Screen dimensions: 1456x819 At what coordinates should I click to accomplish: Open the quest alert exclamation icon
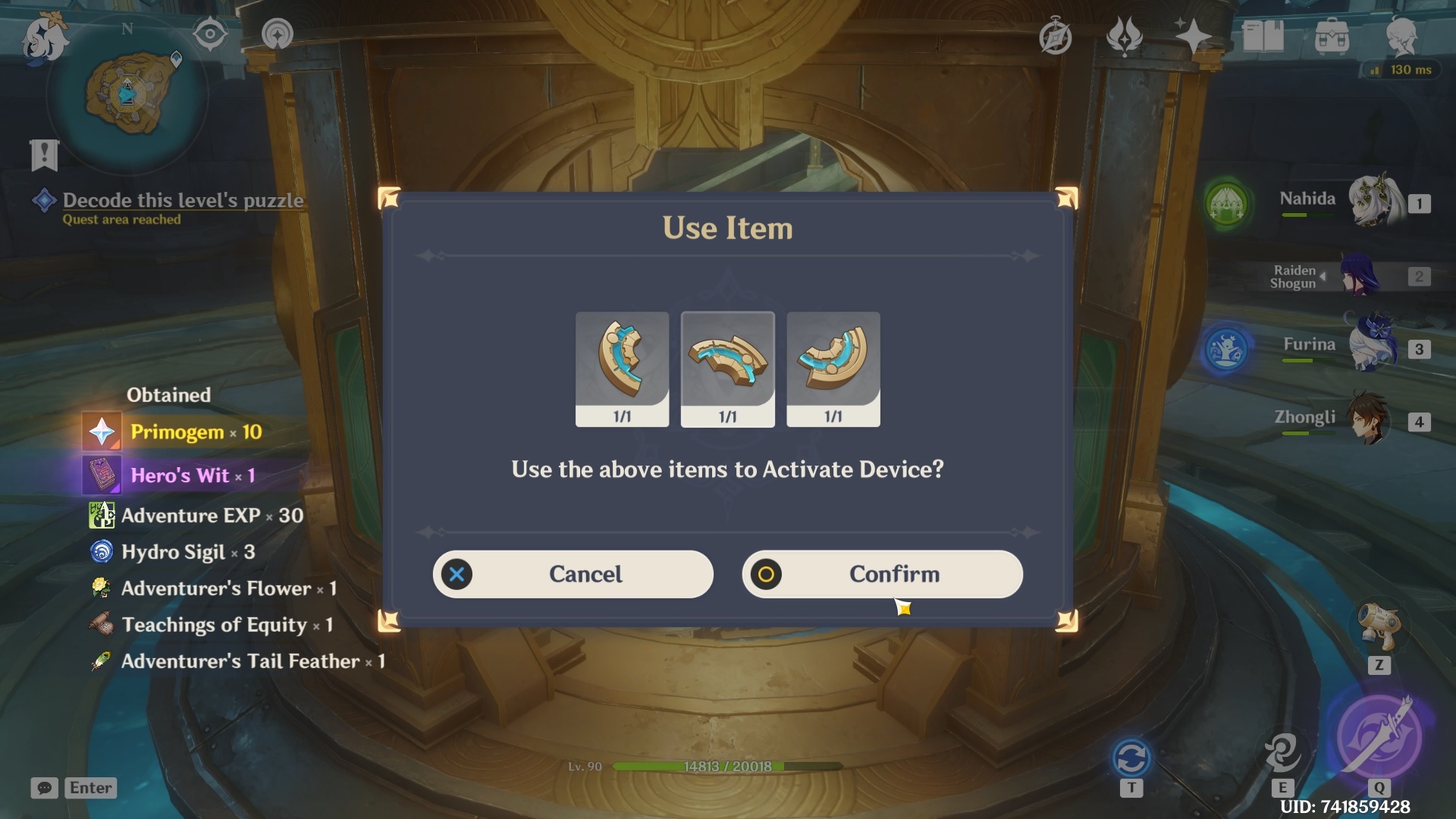(44, 155)
